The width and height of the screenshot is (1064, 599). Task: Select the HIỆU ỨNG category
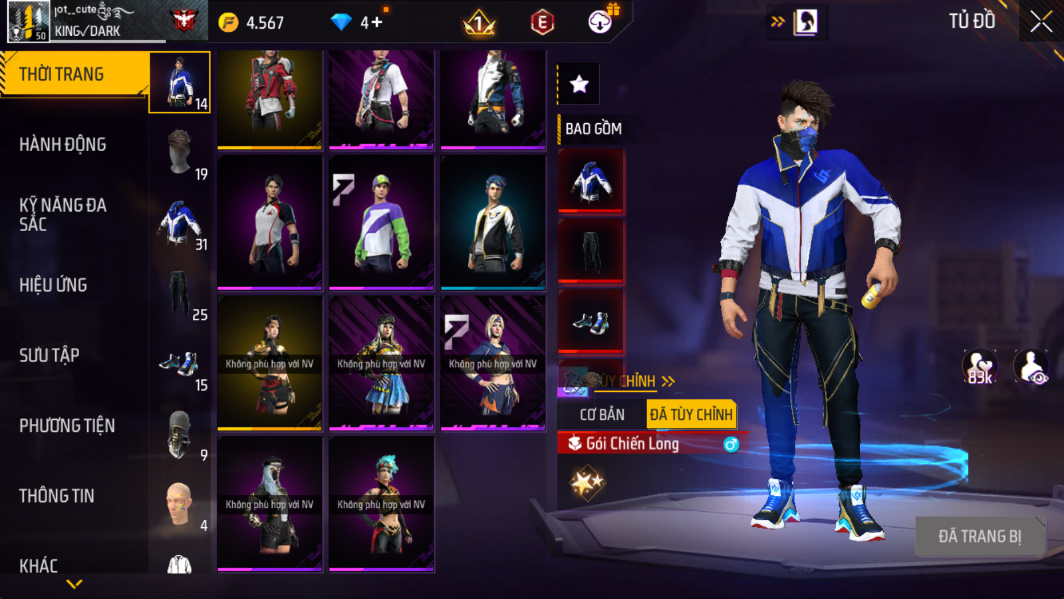click(x=53, y=285)
